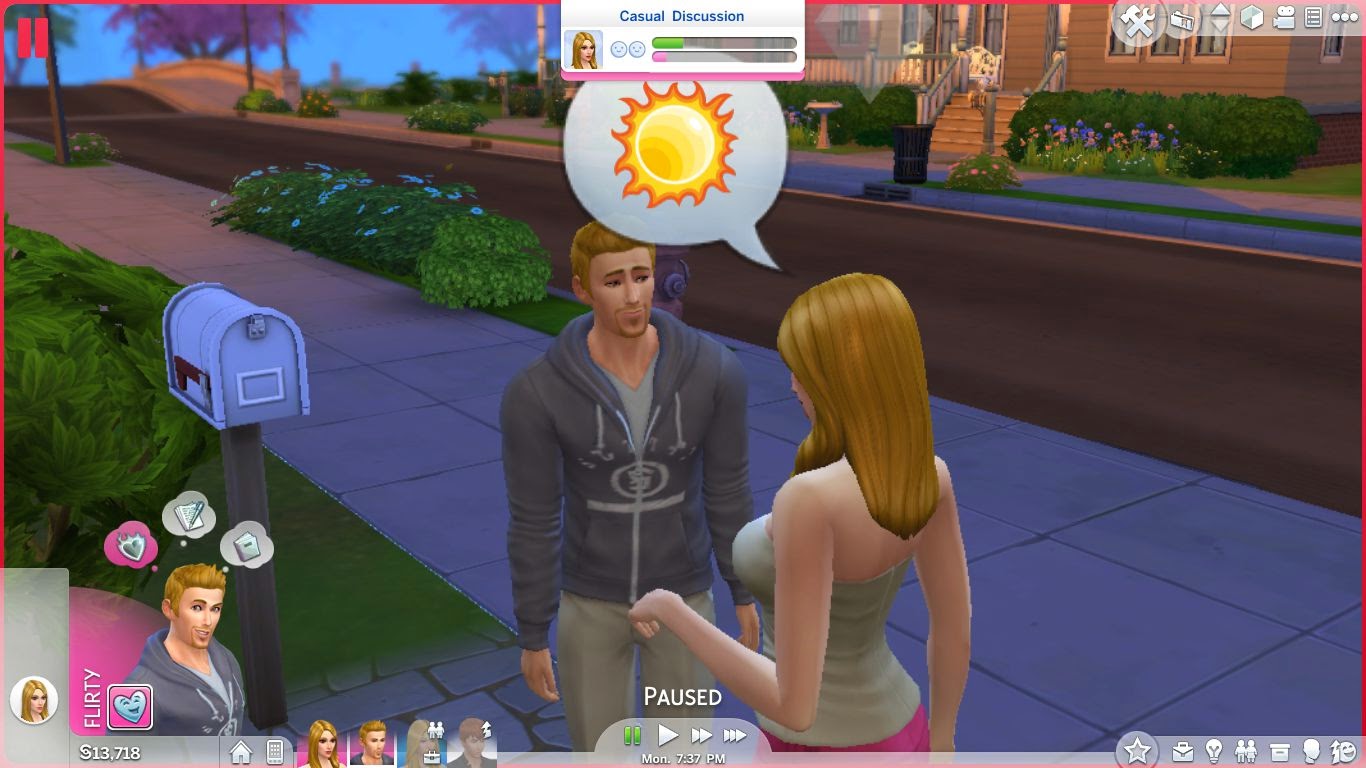The height and width of the screenshot is (768, 1366).
Task: Open the Relationships panel
Action: click(x=1246, y=750)
